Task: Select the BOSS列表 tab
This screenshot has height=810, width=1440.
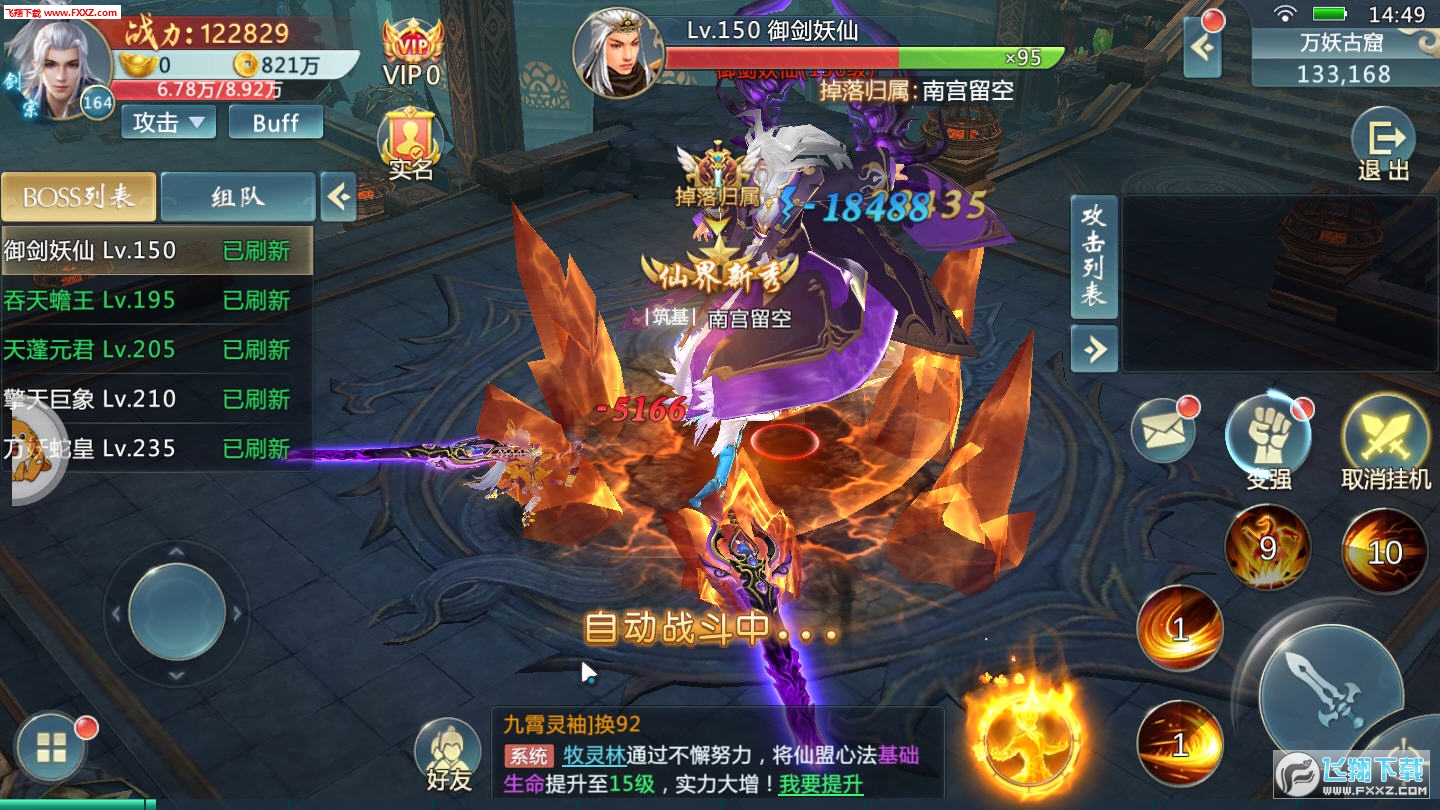Action: pos(79,197)
